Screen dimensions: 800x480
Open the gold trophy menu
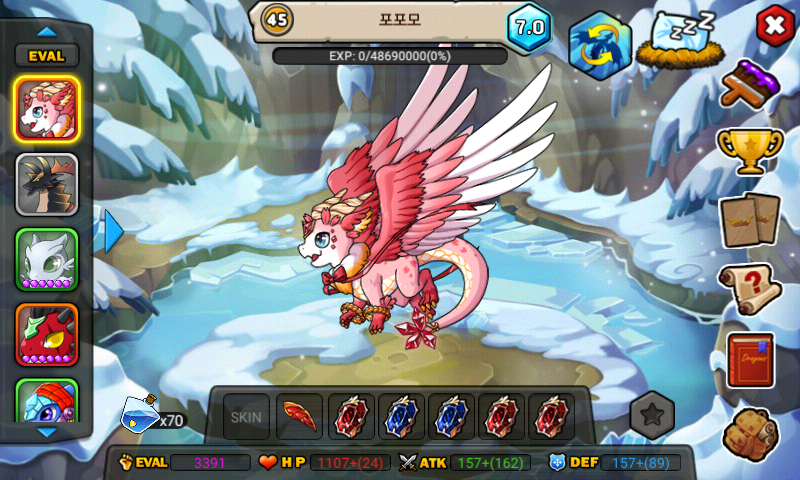click(x=750, y=151)
